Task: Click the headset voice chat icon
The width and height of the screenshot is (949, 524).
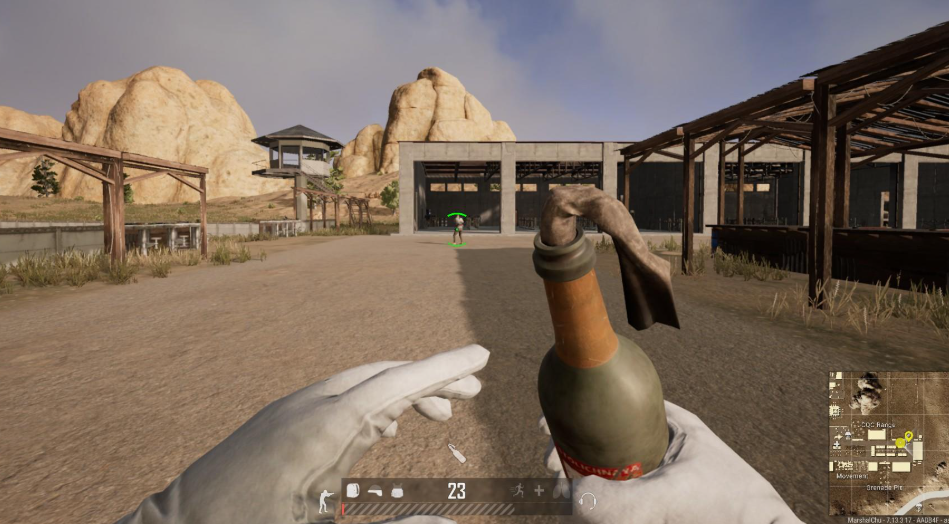Action: [x=588, y=500]
